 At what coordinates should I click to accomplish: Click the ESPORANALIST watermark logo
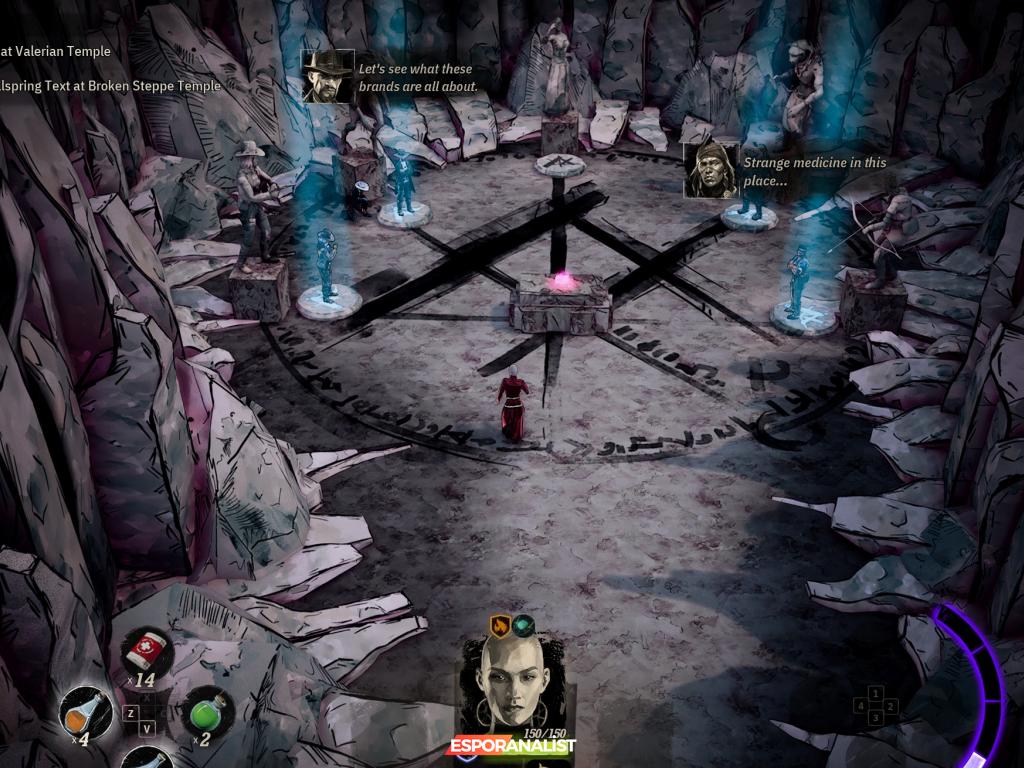coord(512,746)
